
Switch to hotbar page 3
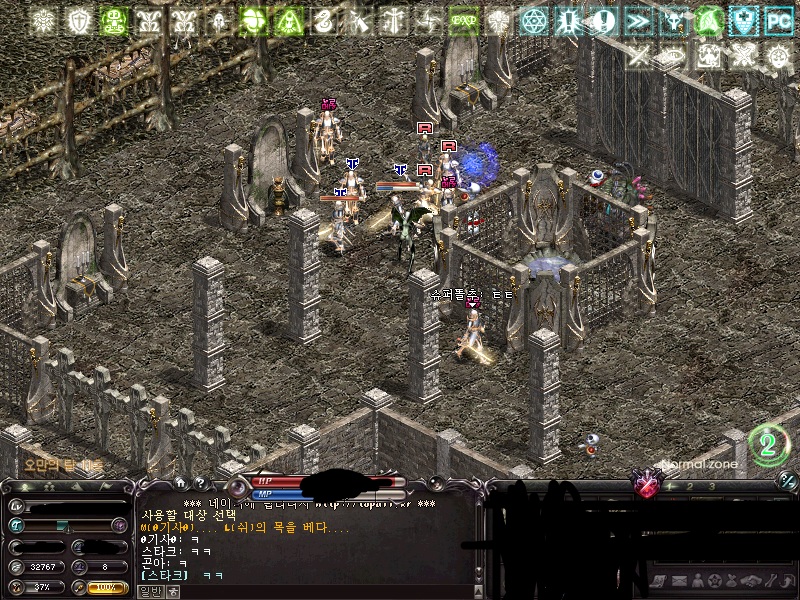[712, 486]
